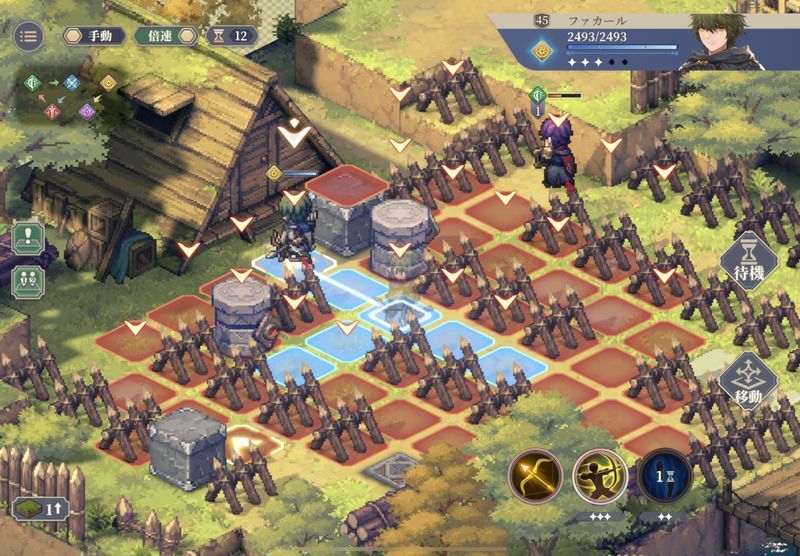This screenshot has height=556, width=800.
Task: Open the hamburger list menu
Action: coord(27,37)
